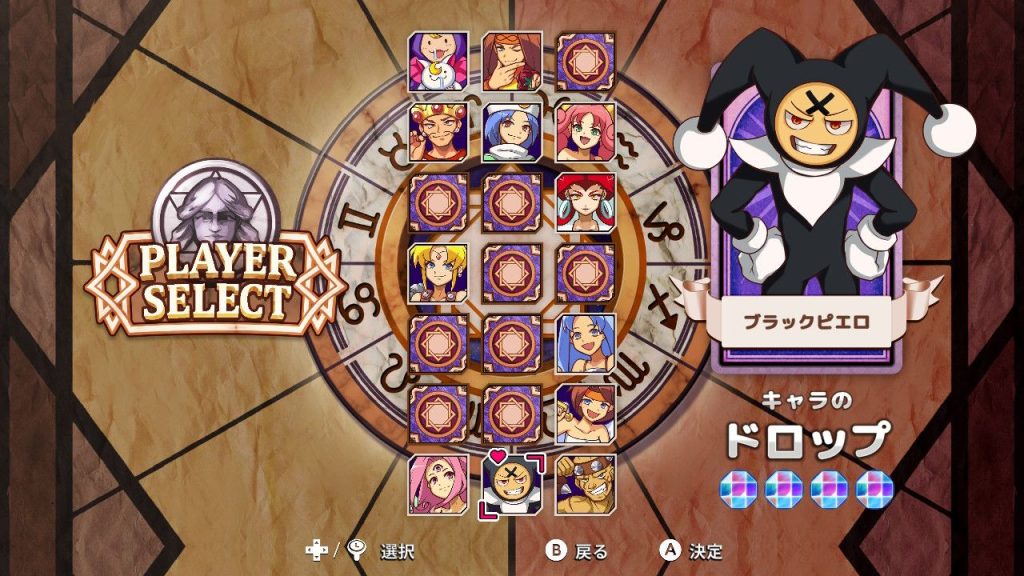Select the blue-haired character in white cap
The width and height of the screenshot is (1024, 576).
(512, 133)
